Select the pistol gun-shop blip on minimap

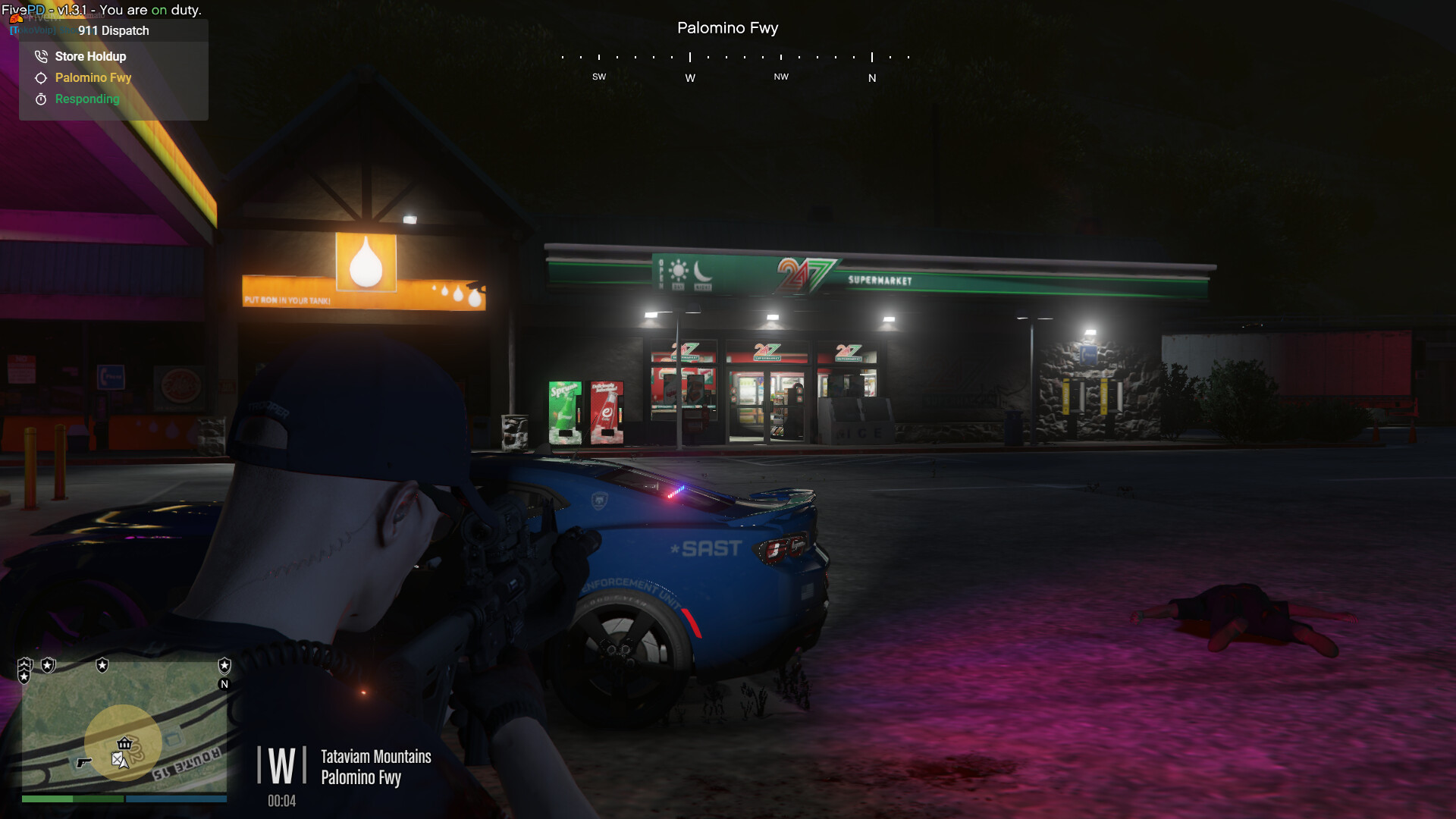pyautogui.click(x=83, y=762)
